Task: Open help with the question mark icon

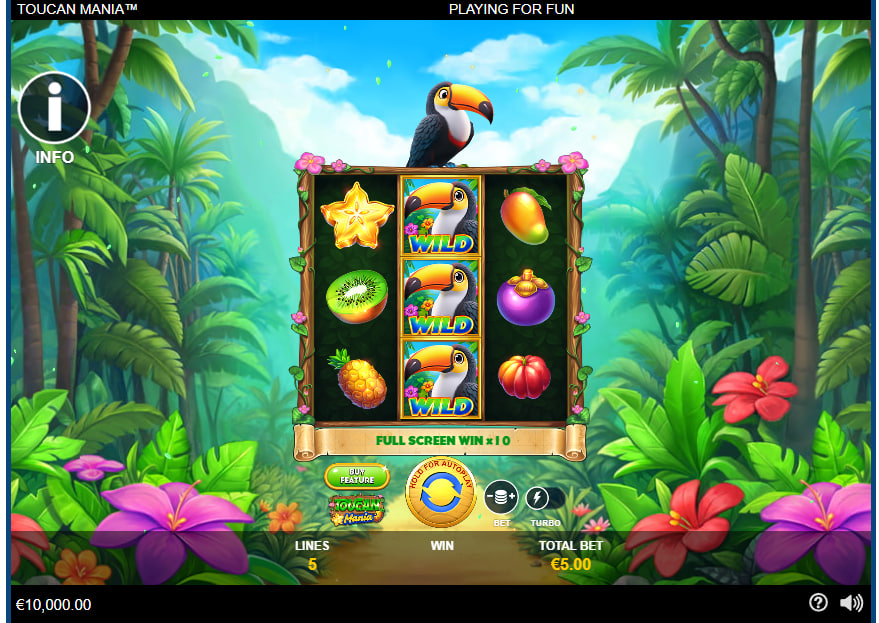Action: point(818,603)
